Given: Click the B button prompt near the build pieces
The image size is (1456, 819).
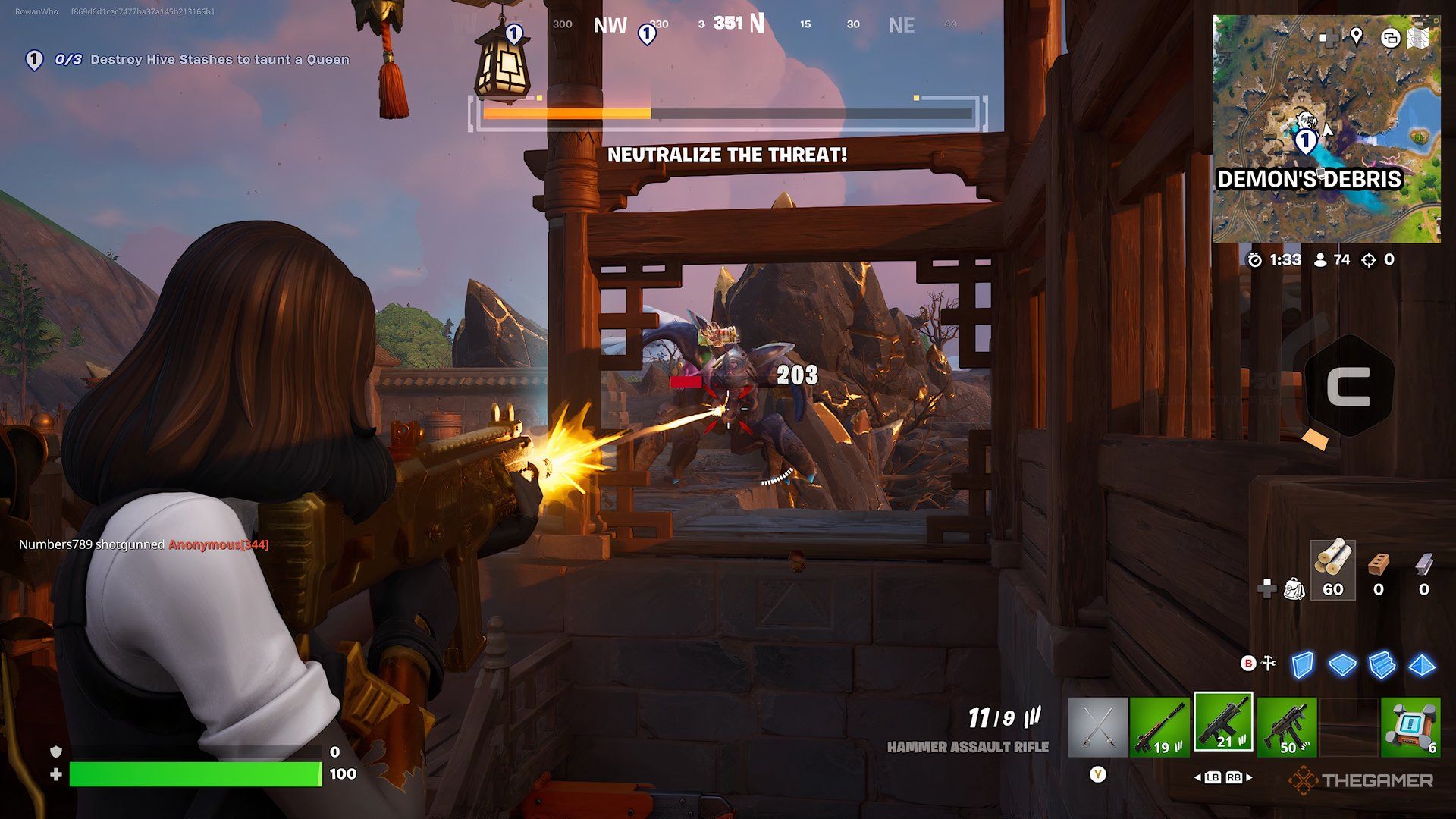Looking at the screenshot, I should [1248, 663].
